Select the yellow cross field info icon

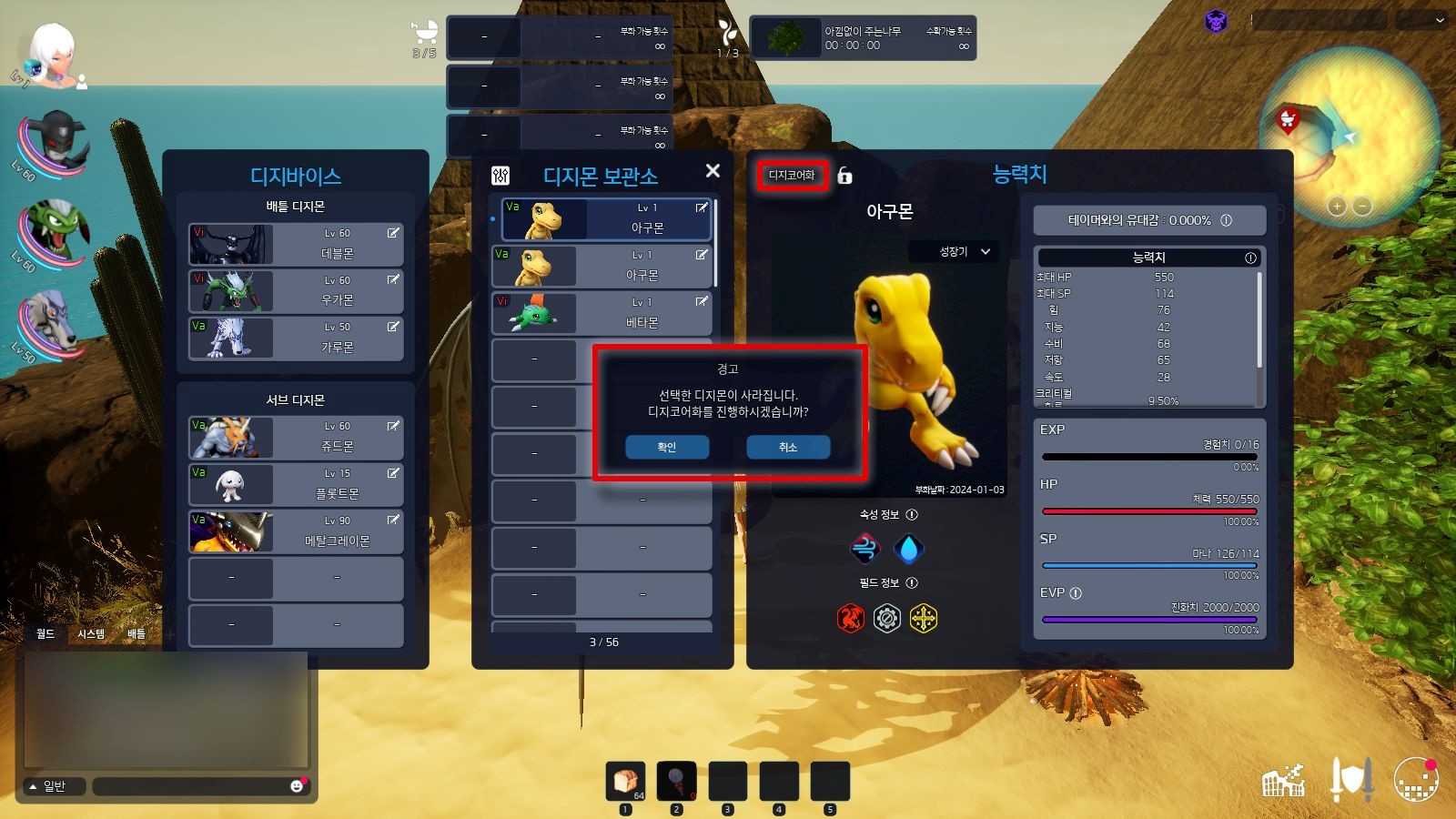(x=922, y=616)
